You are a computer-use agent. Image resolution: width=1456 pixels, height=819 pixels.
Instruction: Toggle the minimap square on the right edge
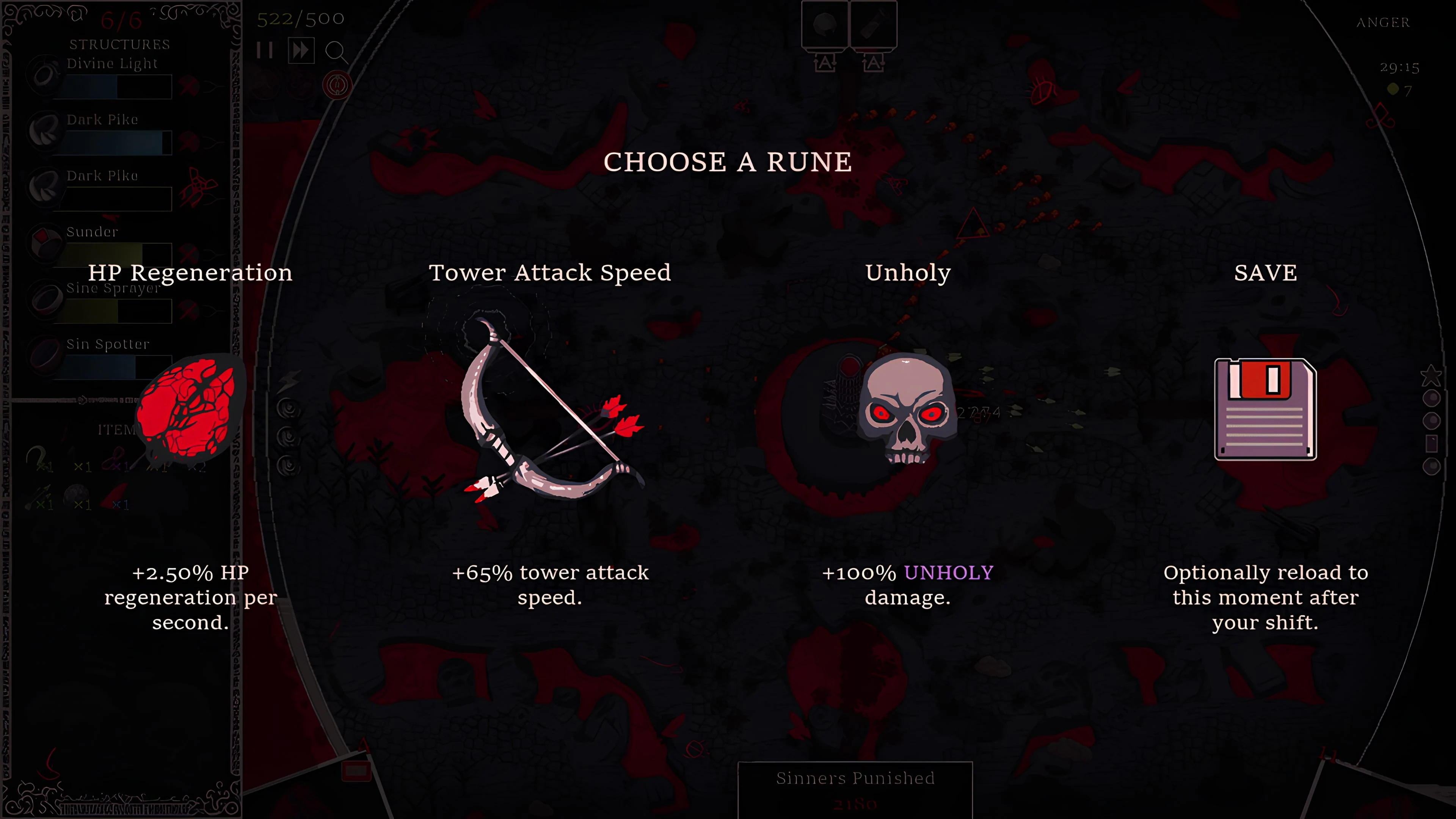[1432, 443]
